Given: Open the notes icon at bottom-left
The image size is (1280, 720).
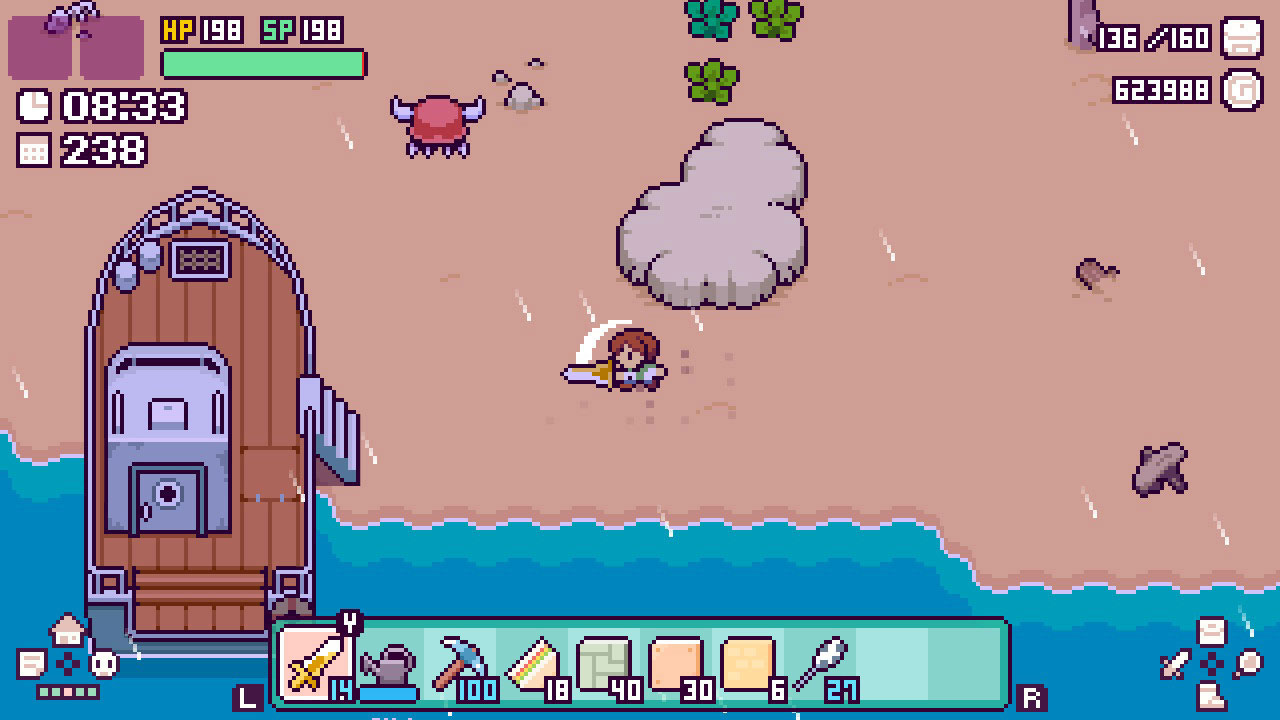Looking at the screenshot, I should 31,663.
